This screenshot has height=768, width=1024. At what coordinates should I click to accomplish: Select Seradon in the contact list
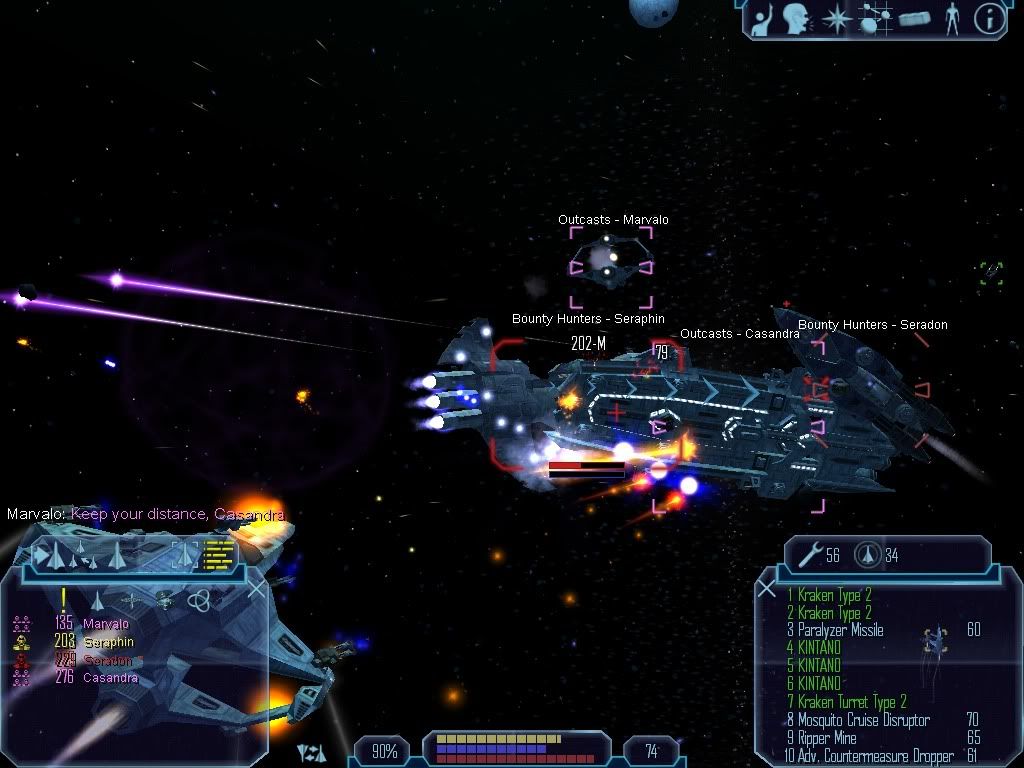(107, 660)
